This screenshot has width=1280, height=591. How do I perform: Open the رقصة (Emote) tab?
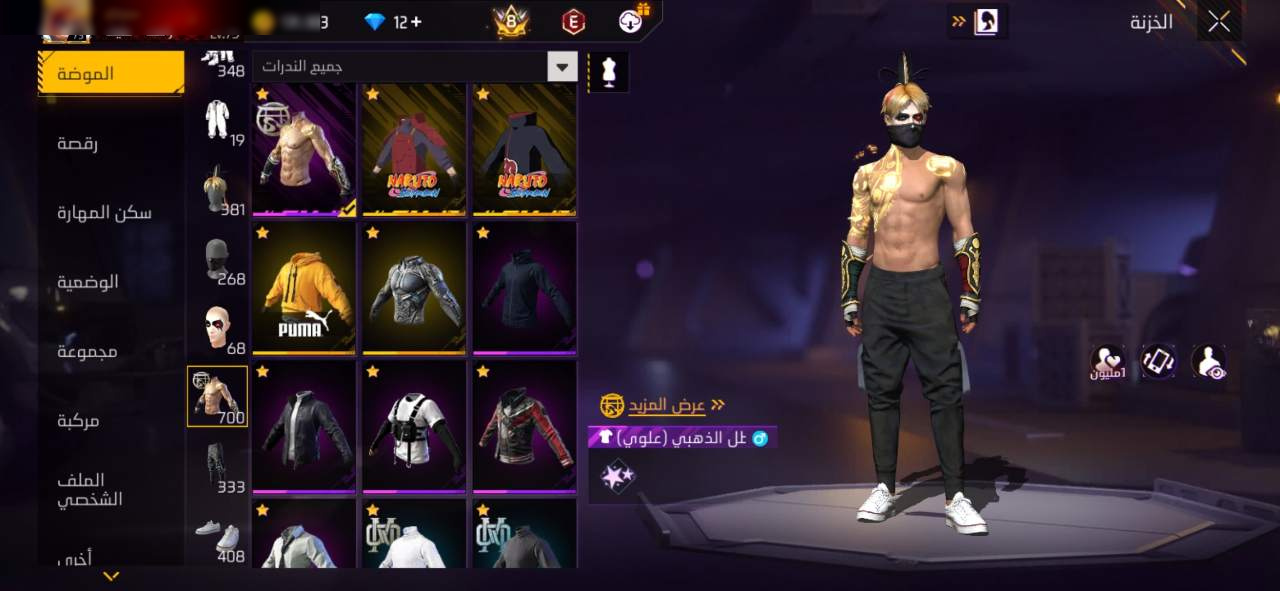pos(77,143)
